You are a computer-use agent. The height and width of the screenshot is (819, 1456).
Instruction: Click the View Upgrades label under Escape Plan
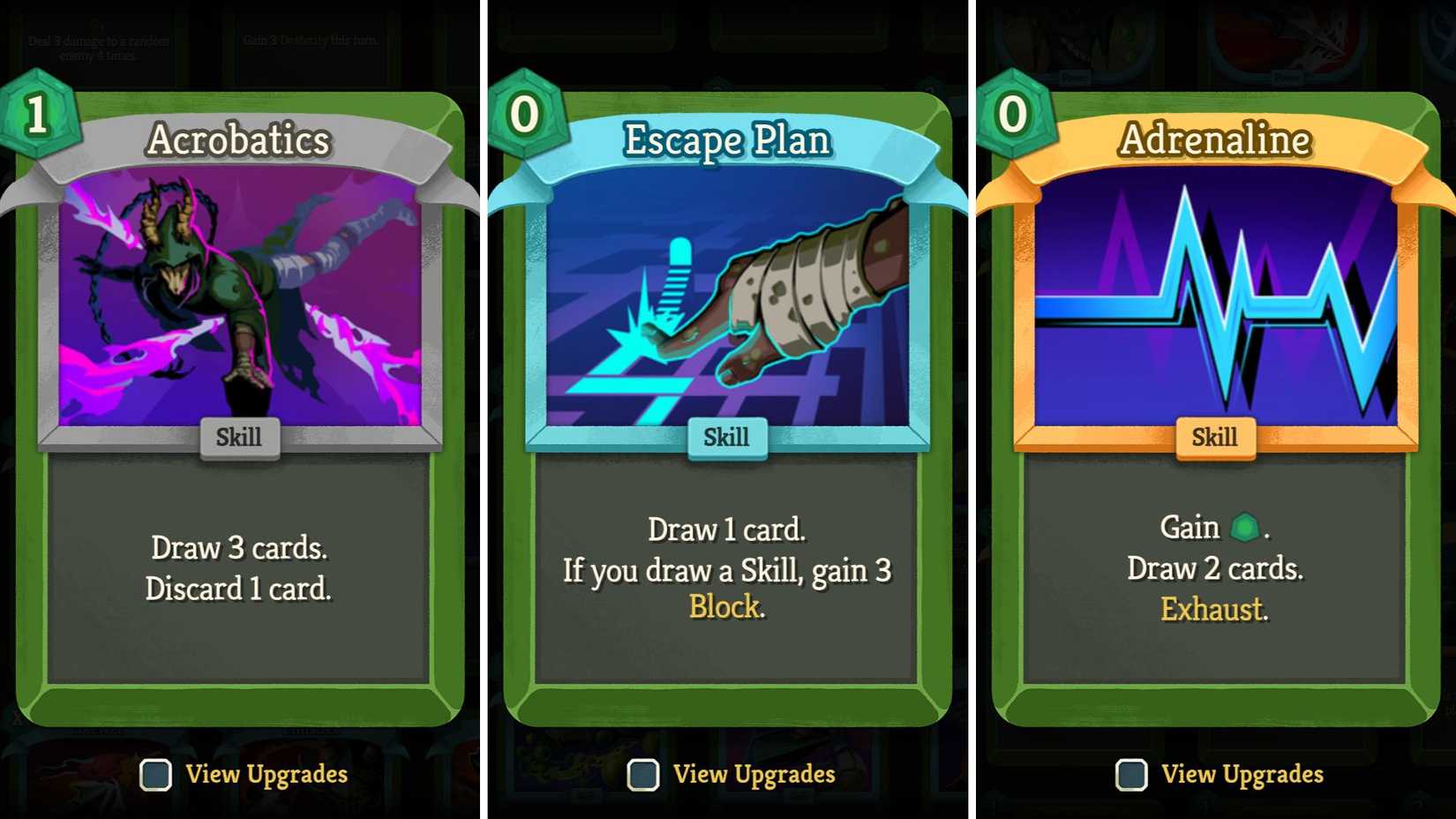pyautogui.click(x=754, y=774)
